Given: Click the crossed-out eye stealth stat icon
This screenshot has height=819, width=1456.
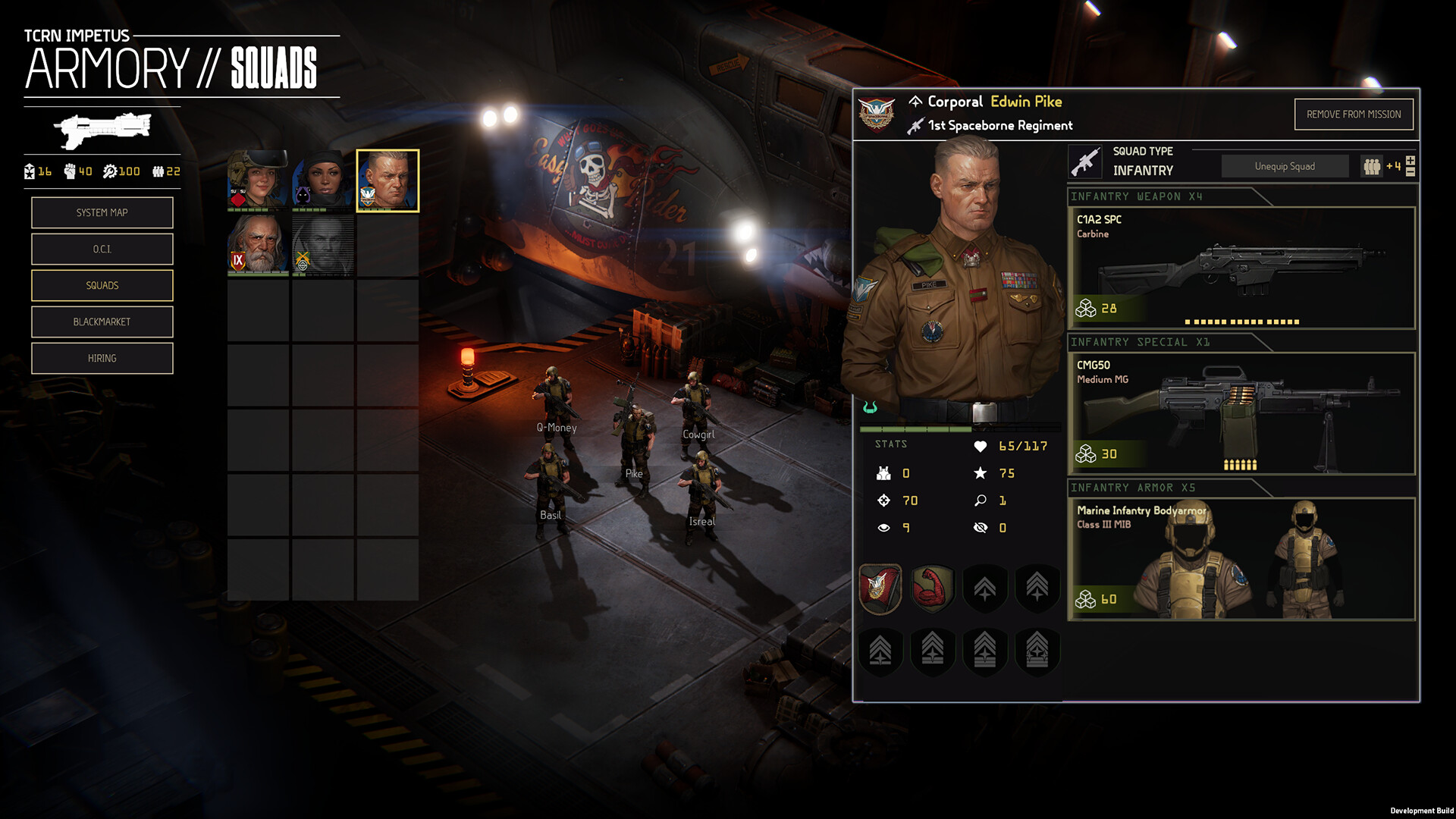Looking at the screenshot, I should click(981, 528).
